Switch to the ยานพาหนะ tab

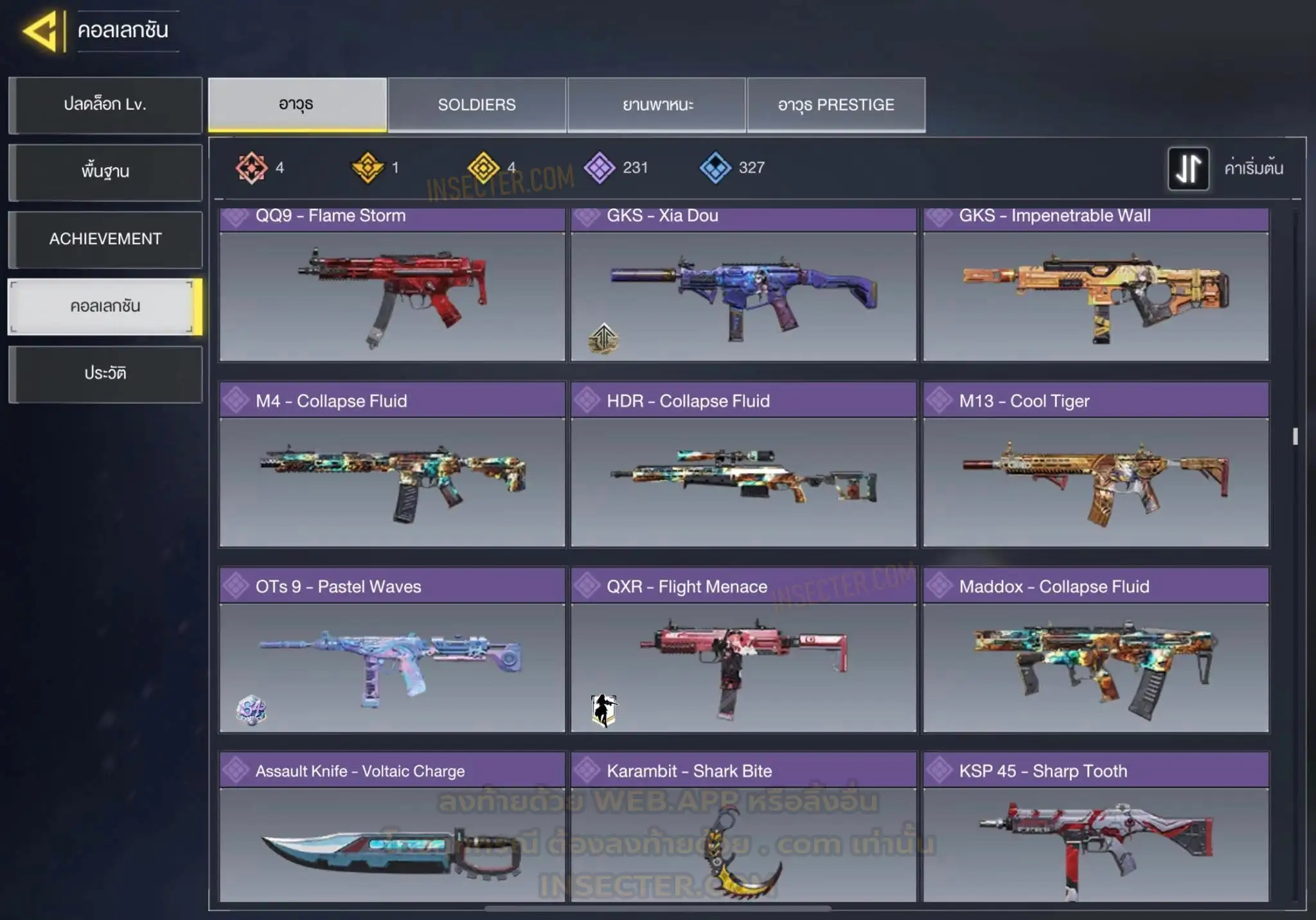click(x=657, y=105)
